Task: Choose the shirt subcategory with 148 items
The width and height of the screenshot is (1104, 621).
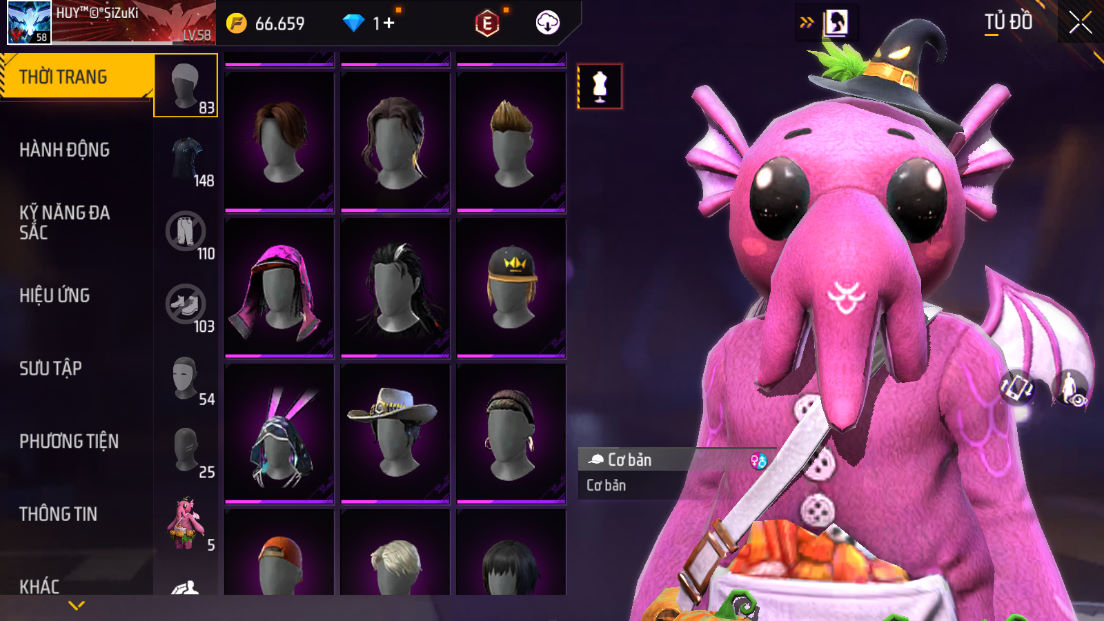Action: [x=187, y=159]
